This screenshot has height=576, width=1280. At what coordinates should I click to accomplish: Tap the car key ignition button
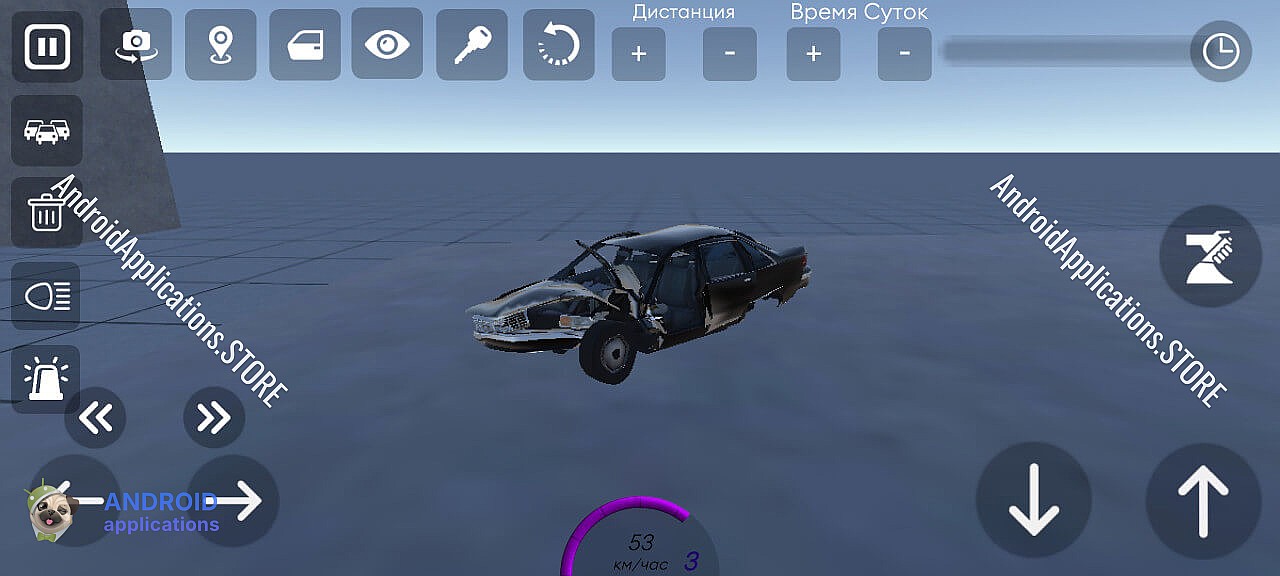click(x=471, y=45)
